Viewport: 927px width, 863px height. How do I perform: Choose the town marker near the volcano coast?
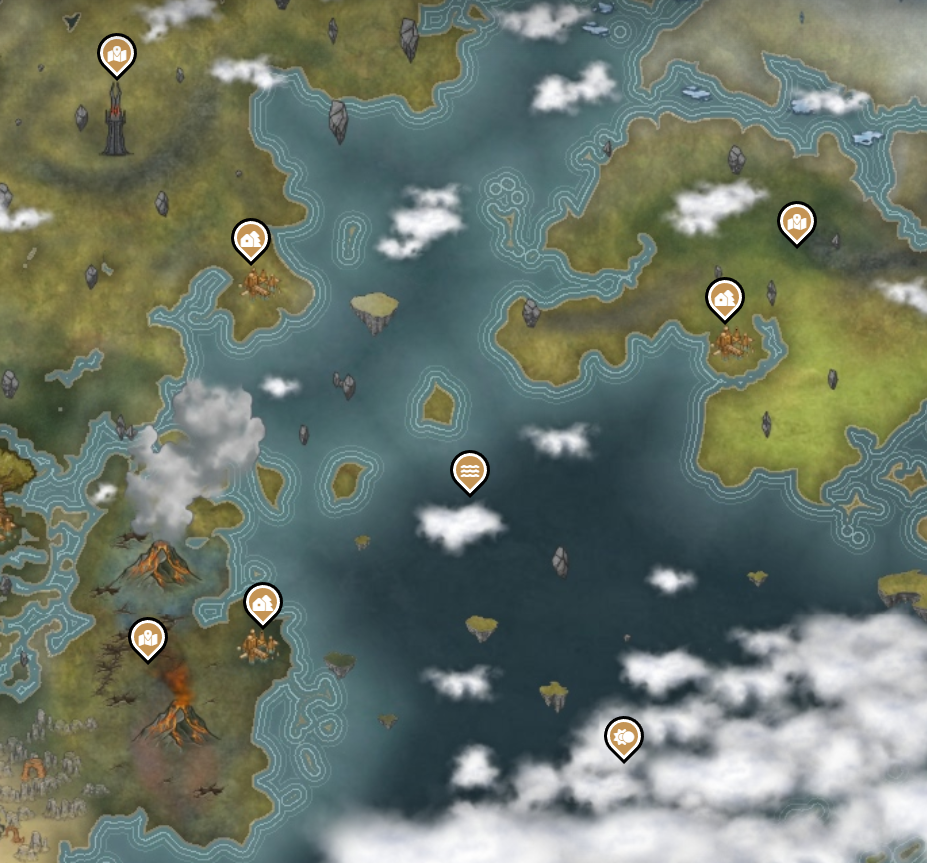click(x=263, y=603)
